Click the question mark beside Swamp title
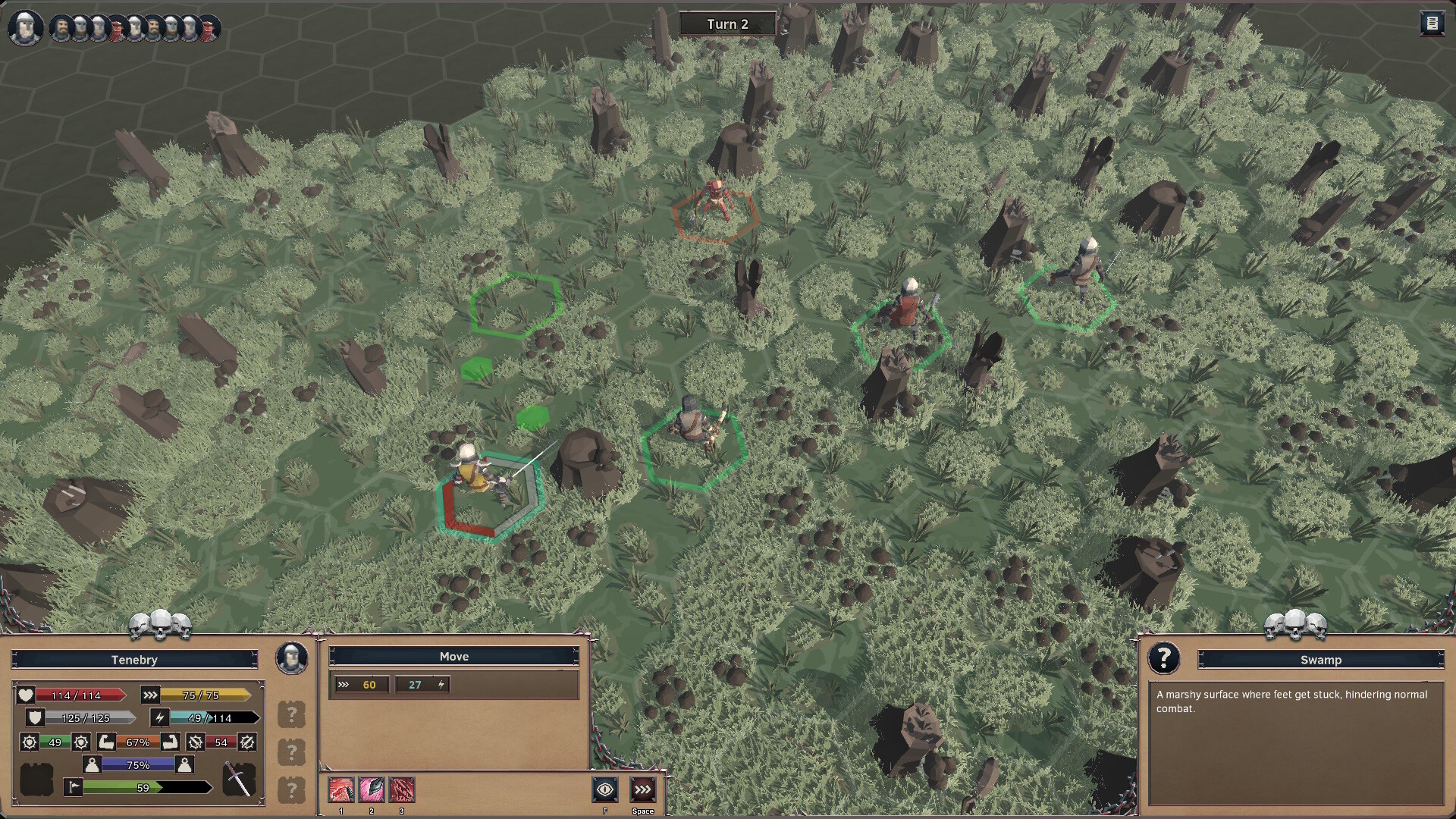Viewport: 1456px width, 819px height. [x=1163, y=658]
